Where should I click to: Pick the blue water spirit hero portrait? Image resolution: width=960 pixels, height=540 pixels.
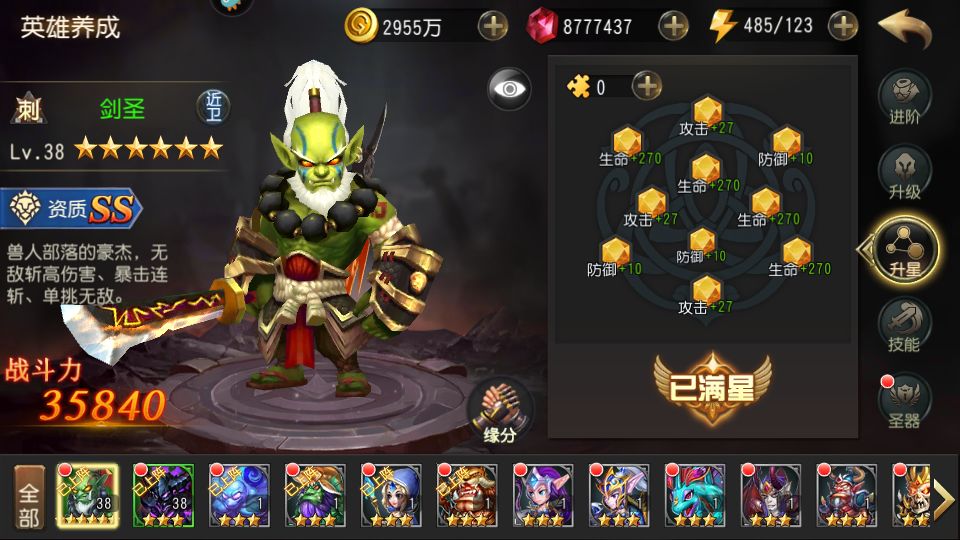click(239, 495)
